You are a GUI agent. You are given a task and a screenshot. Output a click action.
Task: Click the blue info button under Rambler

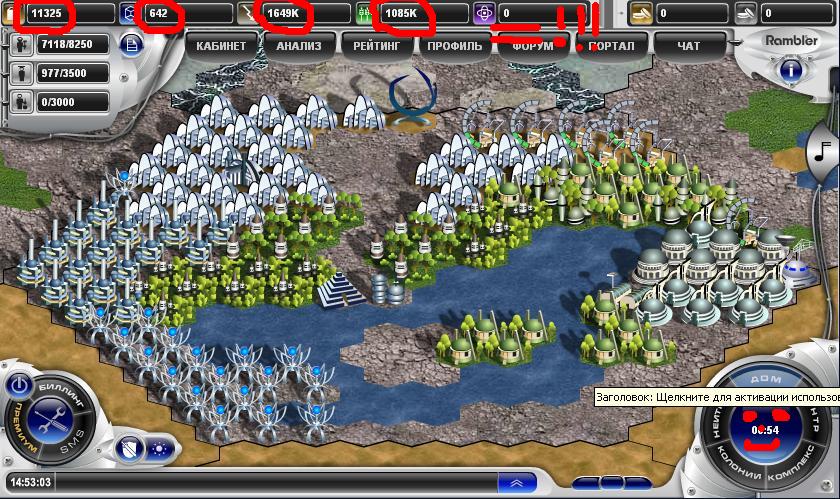click(x=790, y=70)
